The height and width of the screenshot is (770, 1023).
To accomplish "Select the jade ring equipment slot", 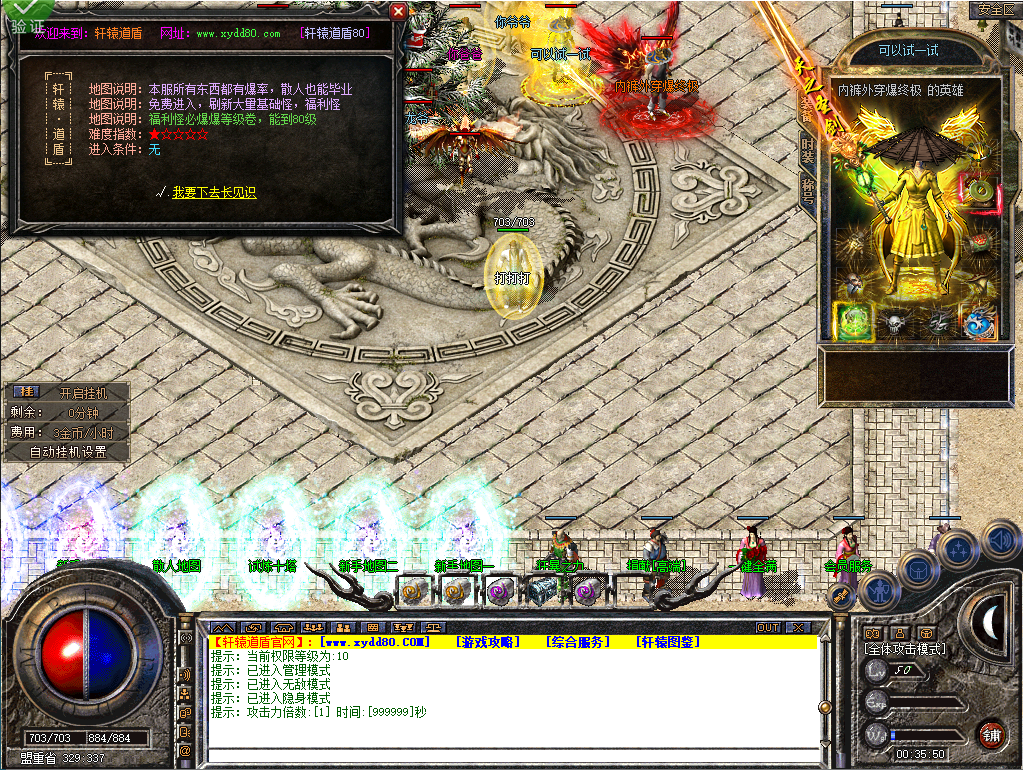I will 977,191.
